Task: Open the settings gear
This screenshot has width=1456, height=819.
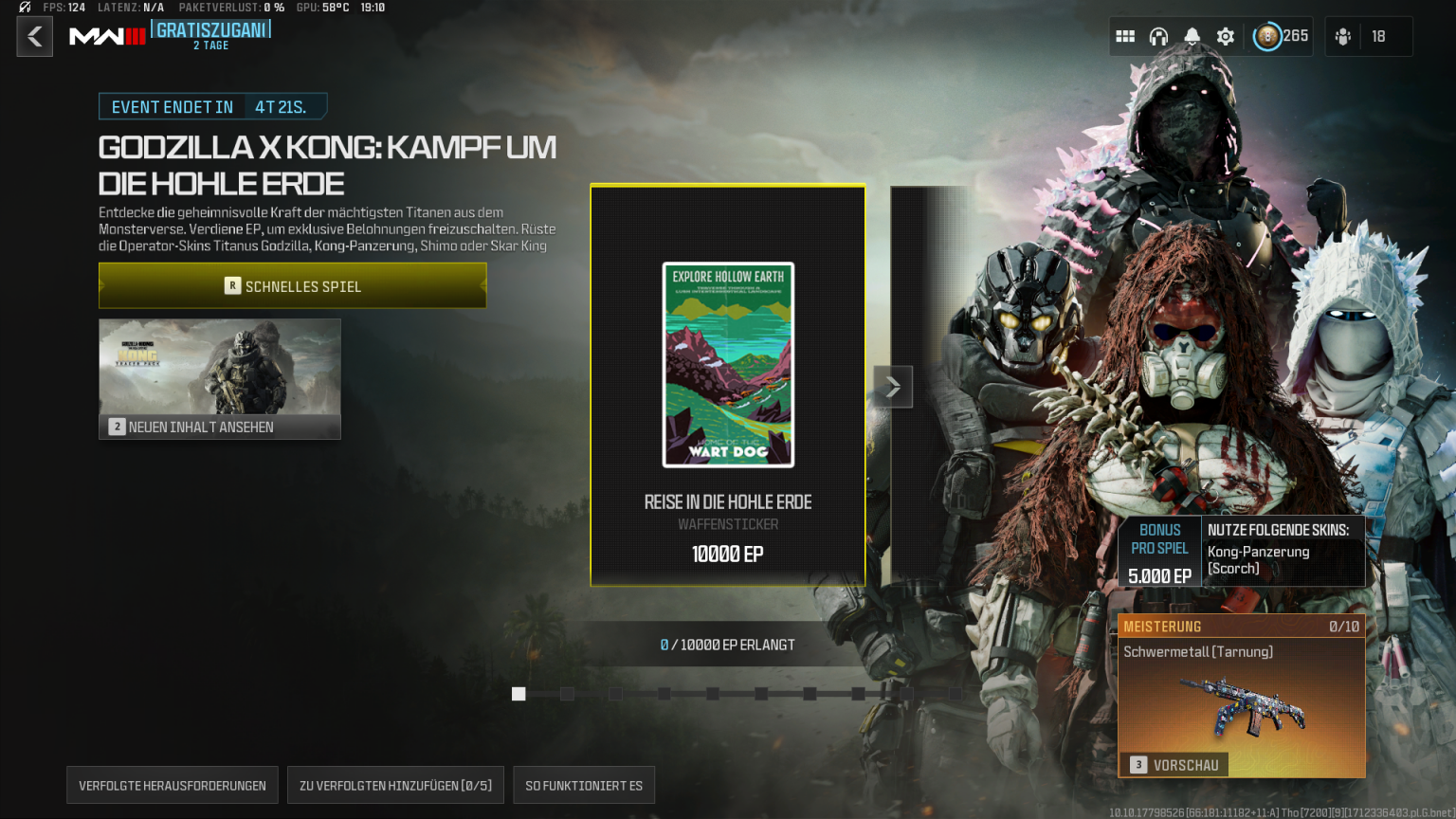Action: (x=1225, y=35)
